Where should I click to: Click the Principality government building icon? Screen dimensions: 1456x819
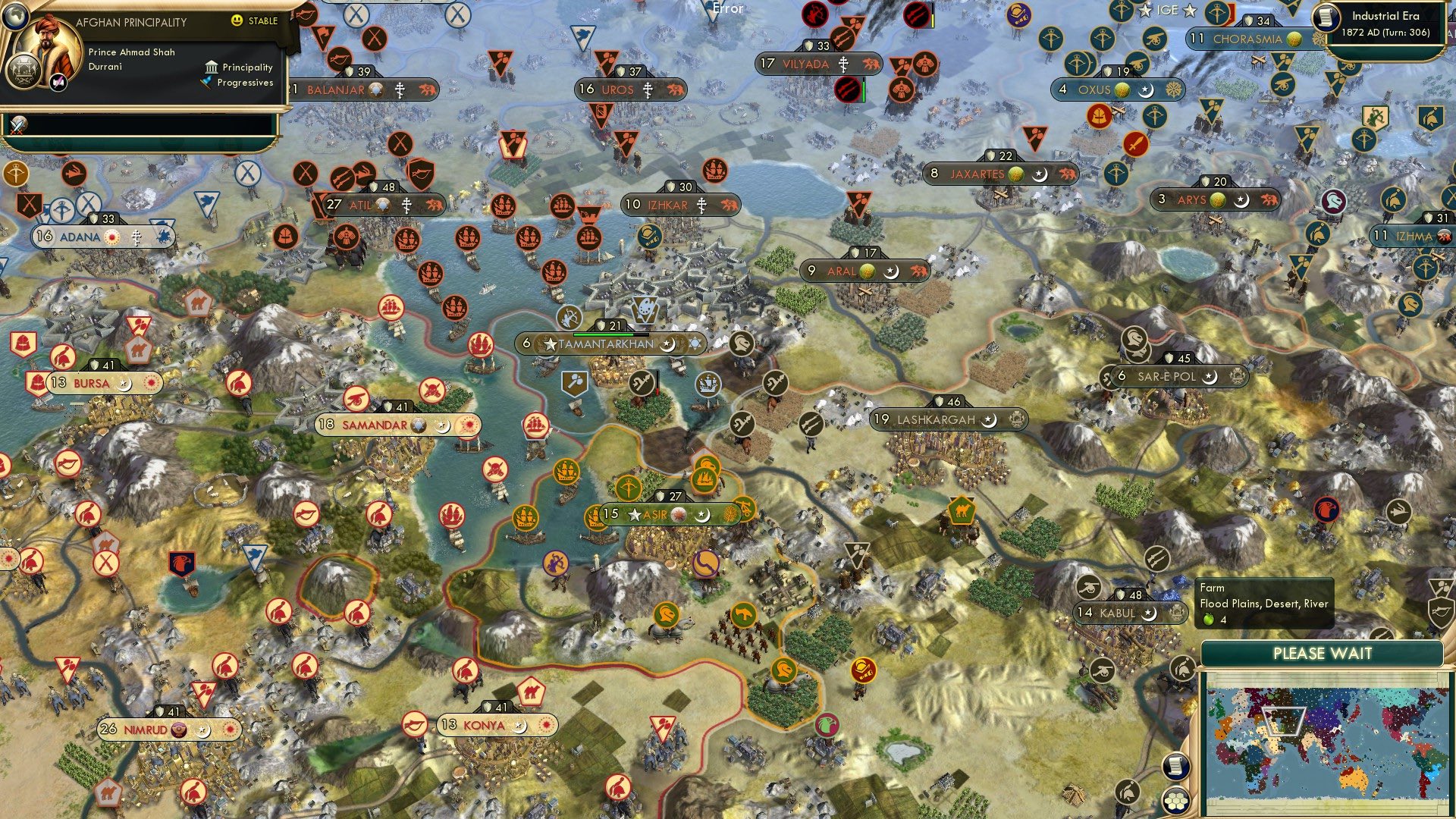pos(211,67)
